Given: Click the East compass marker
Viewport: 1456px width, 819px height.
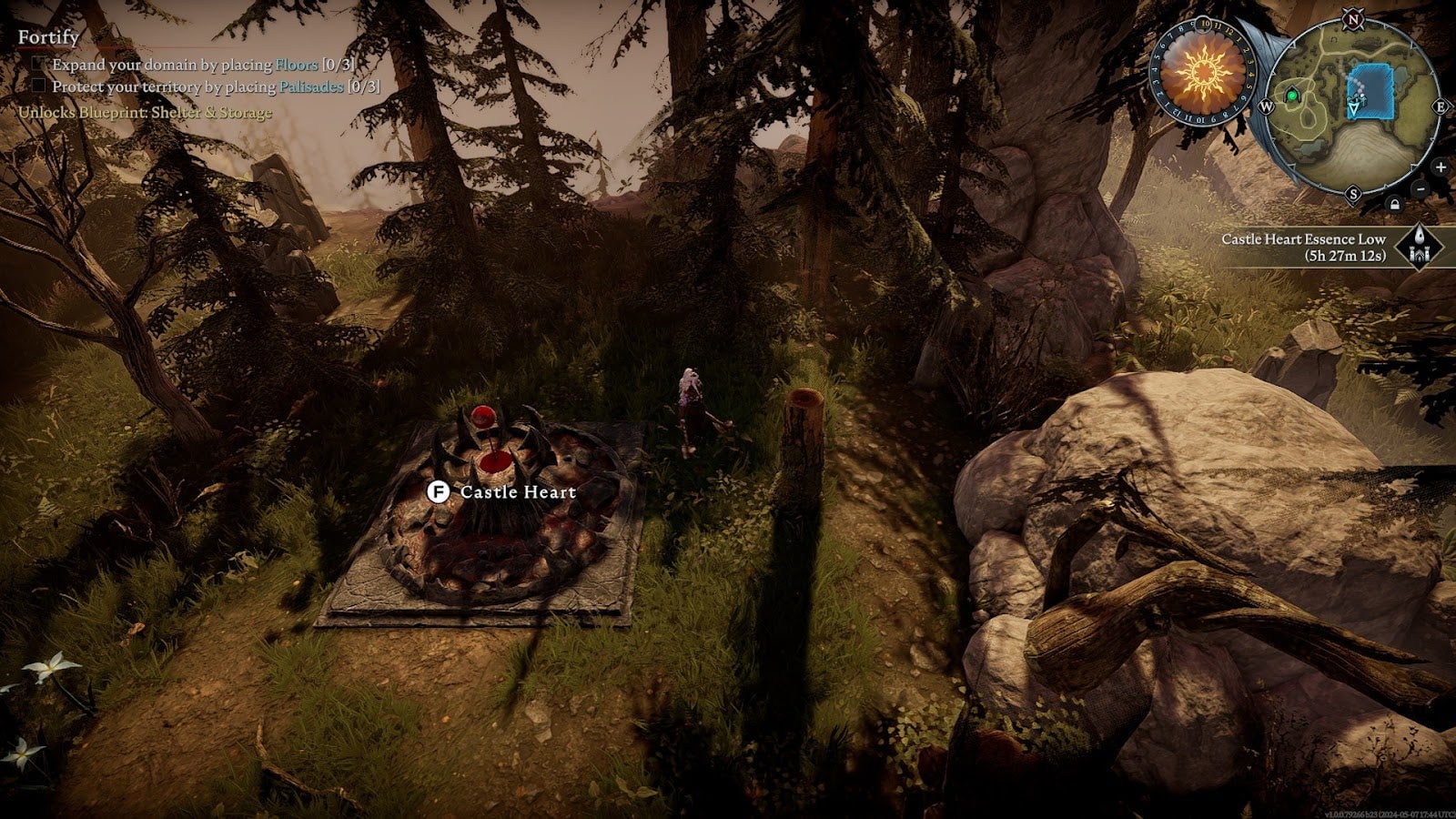Looking at the screenshot, I should (x=1440, y=106).
